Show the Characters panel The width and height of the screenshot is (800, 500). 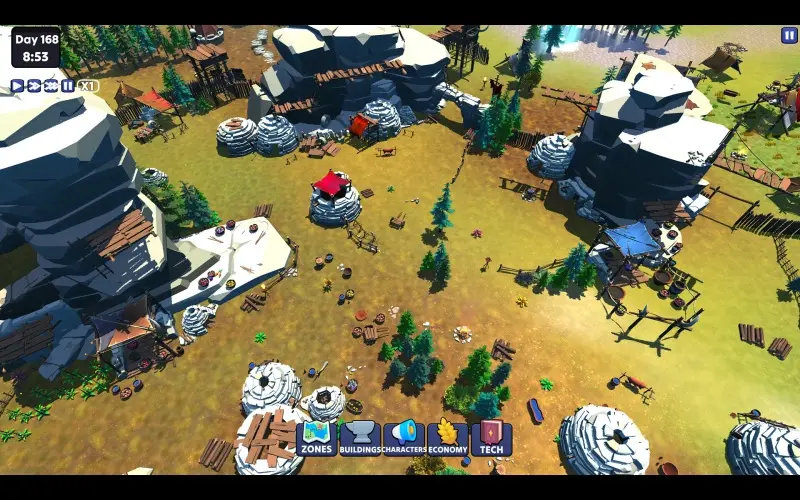404,439
